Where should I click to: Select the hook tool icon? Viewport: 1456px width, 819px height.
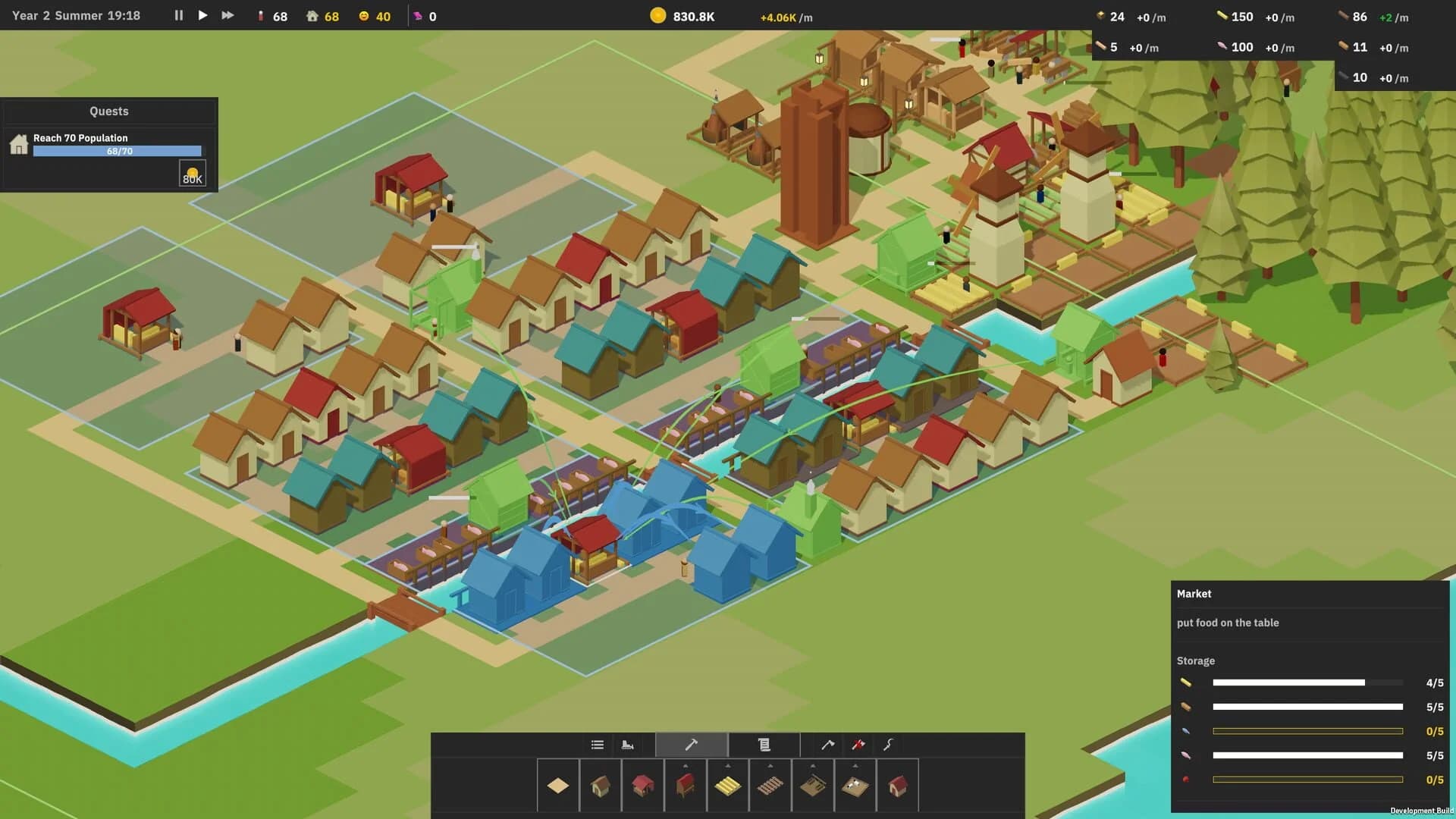coord(887,745)
